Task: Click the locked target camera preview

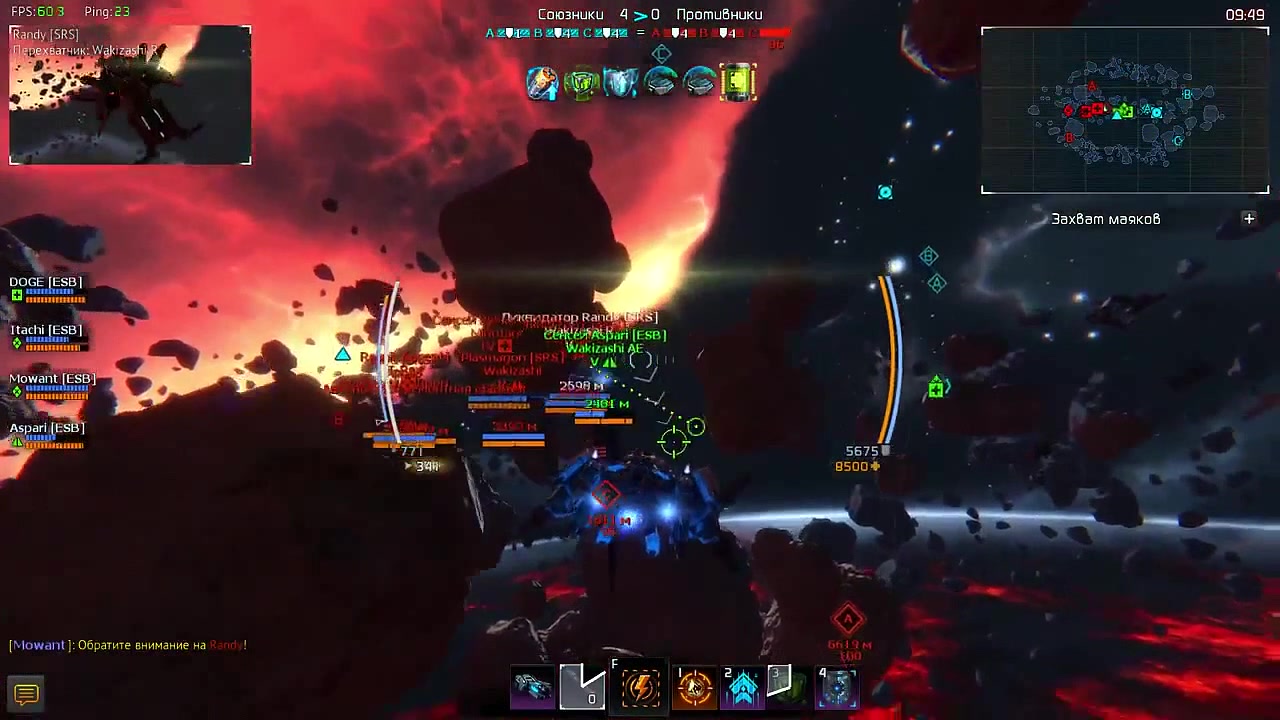Action: coord(130,96)
